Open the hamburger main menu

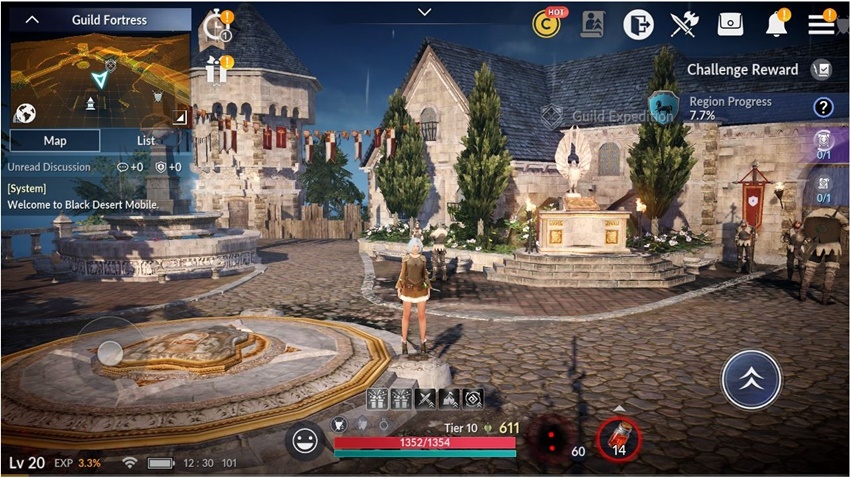[821, 24]
